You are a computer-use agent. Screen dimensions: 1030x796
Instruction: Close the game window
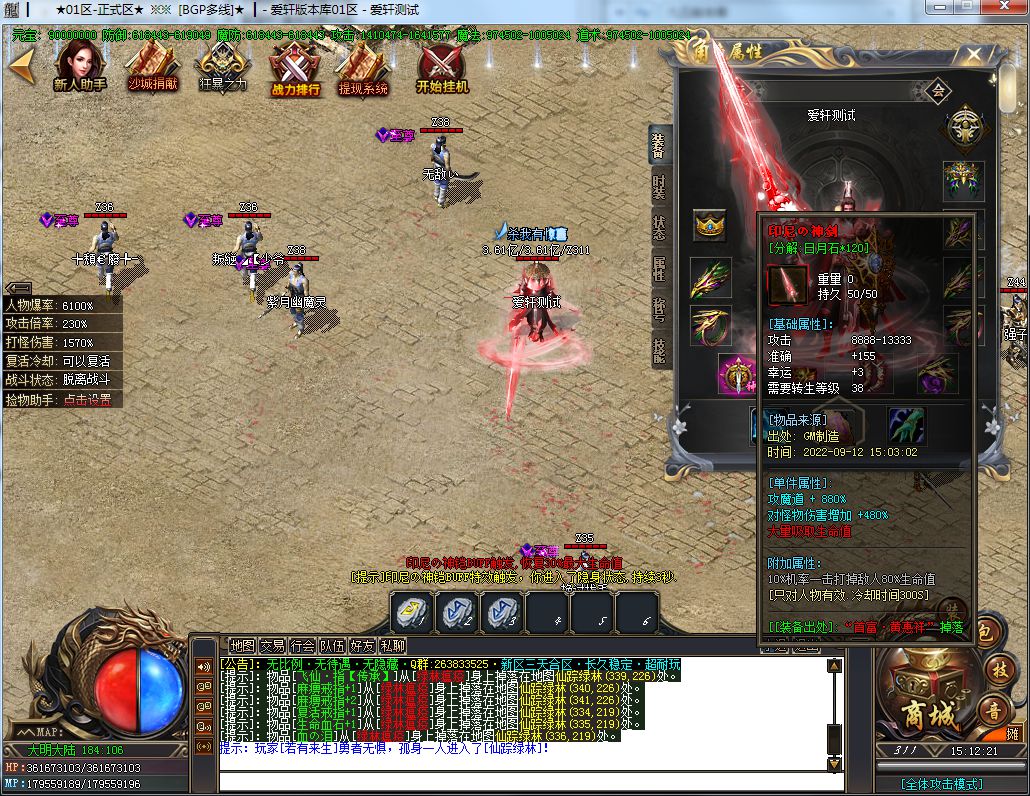click(x=1004, y=8)
